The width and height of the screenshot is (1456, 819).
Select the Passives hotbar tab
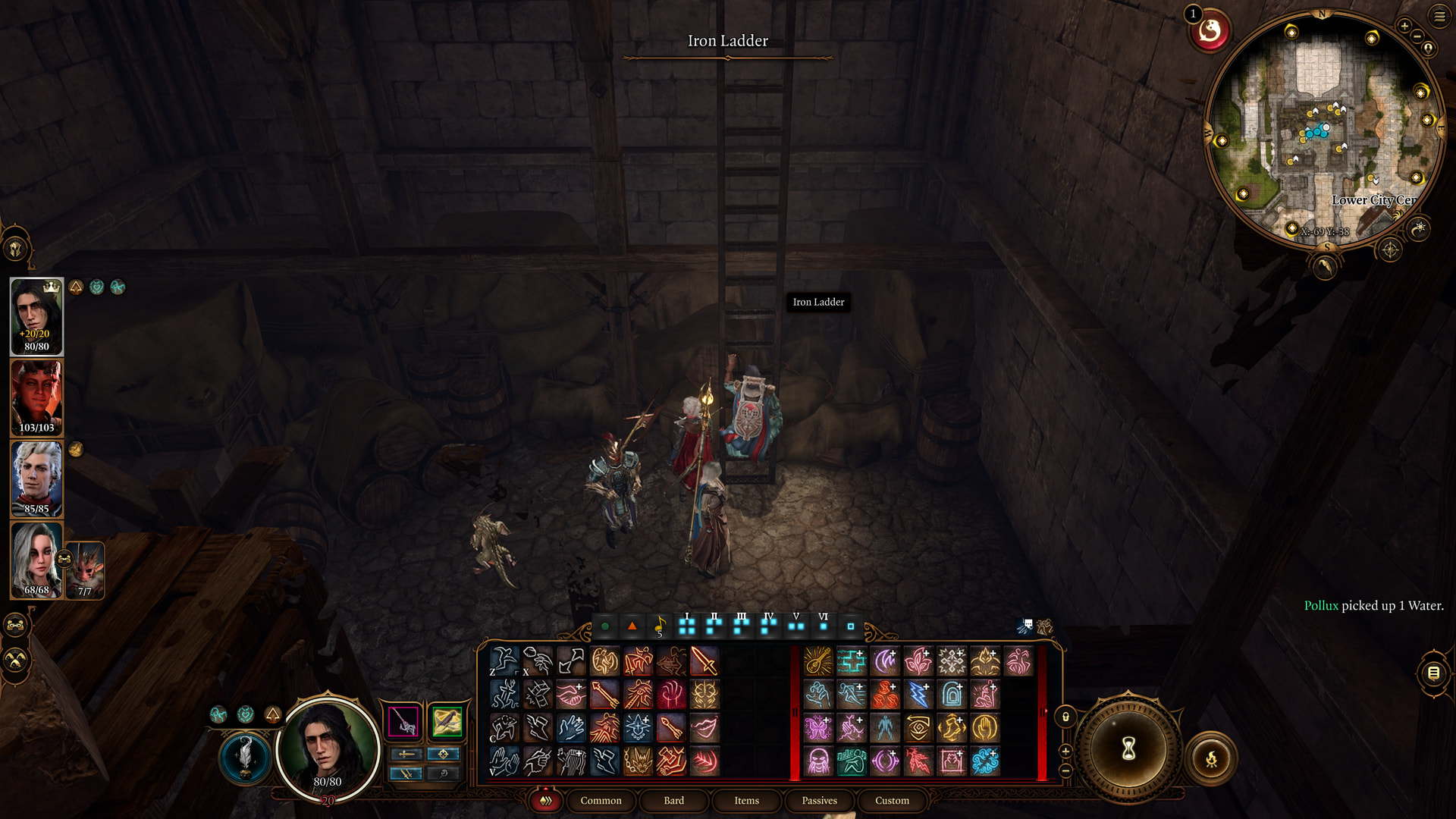tap(819, 801)
